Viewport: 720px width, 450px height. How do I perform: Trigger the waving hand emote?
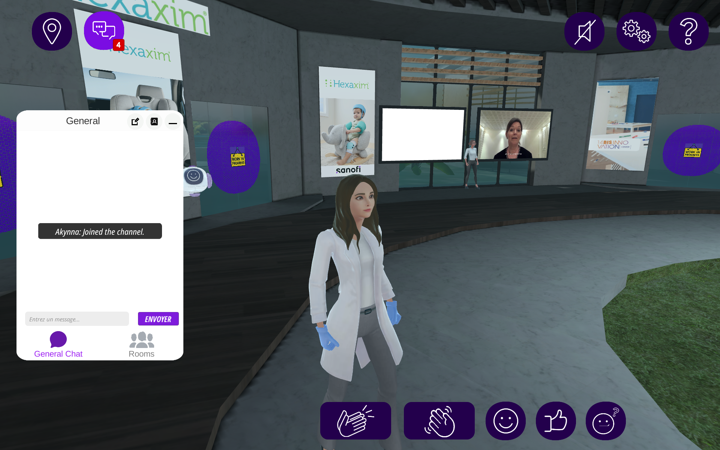point(439,421)
